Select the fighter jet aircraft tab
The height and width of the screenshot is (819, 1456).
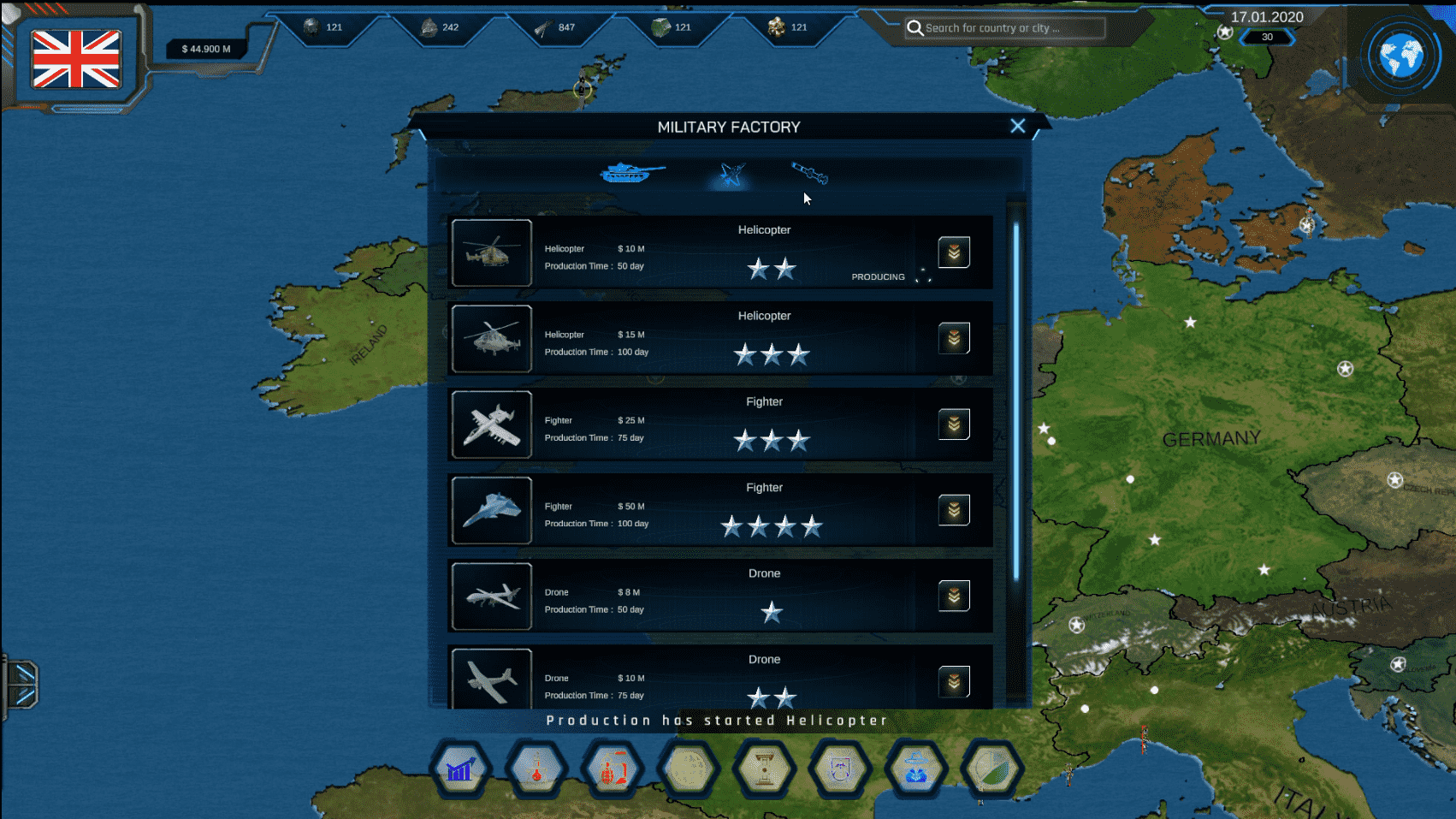(x=731, y=175)
